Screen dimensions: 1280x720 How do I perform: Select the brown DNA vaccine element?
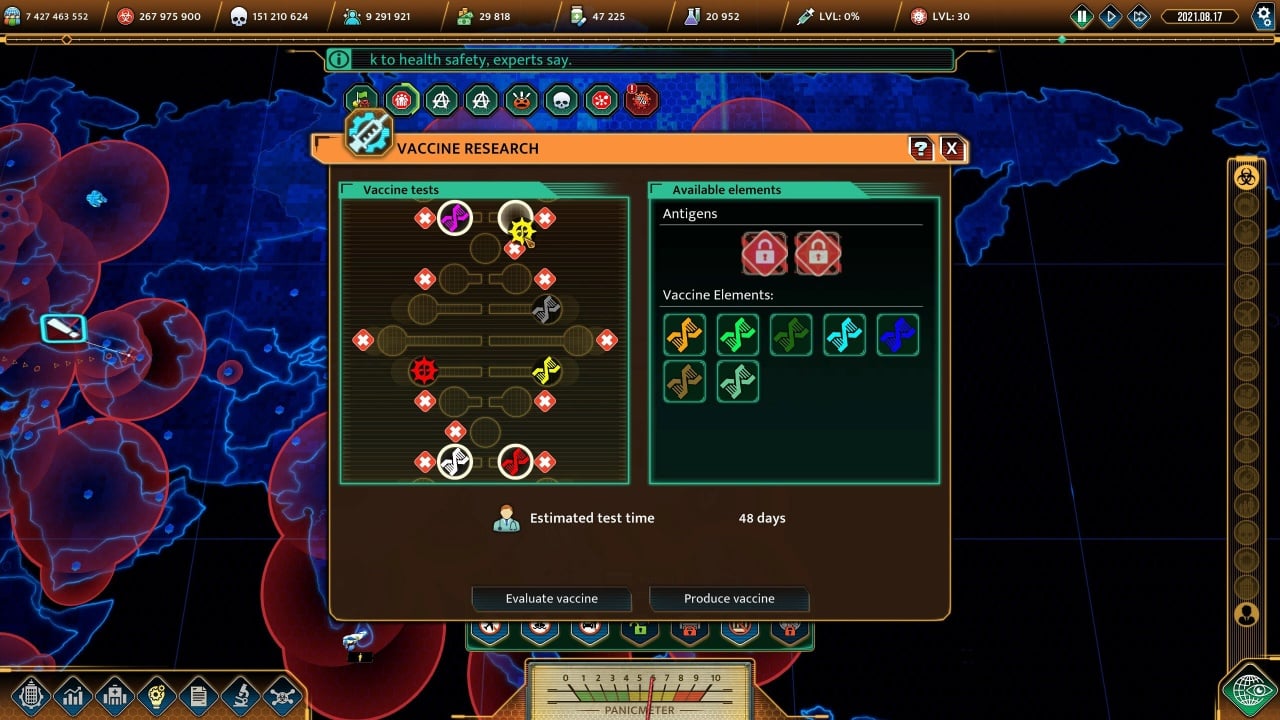685,381
